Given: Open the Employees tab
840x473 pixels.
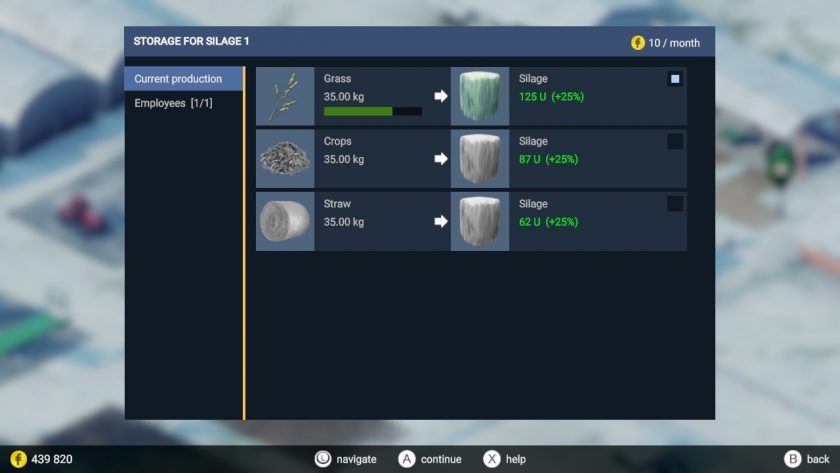Looking at the screenshot, I should point(174,103).
